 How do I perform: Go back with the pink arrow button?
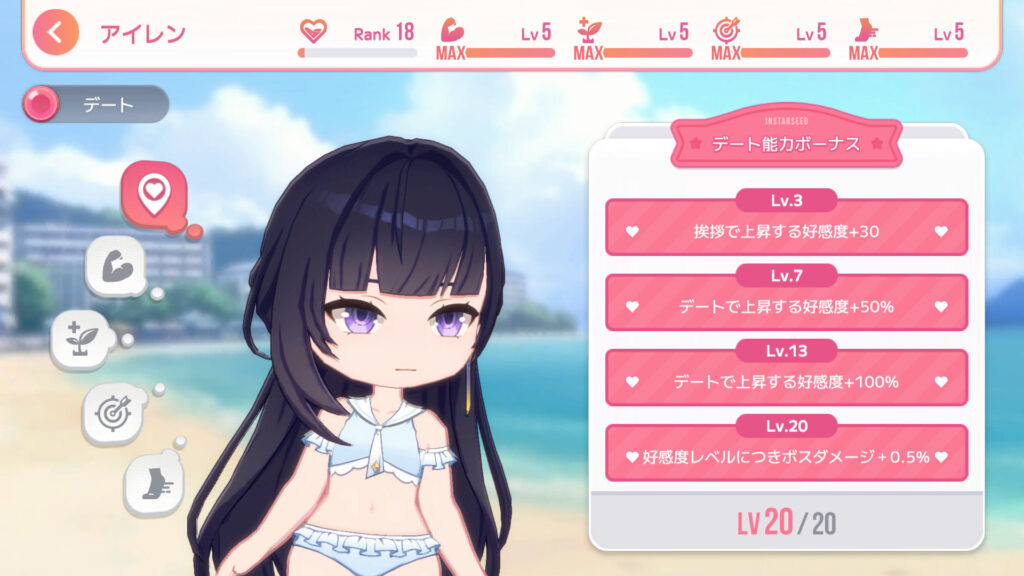55,32
